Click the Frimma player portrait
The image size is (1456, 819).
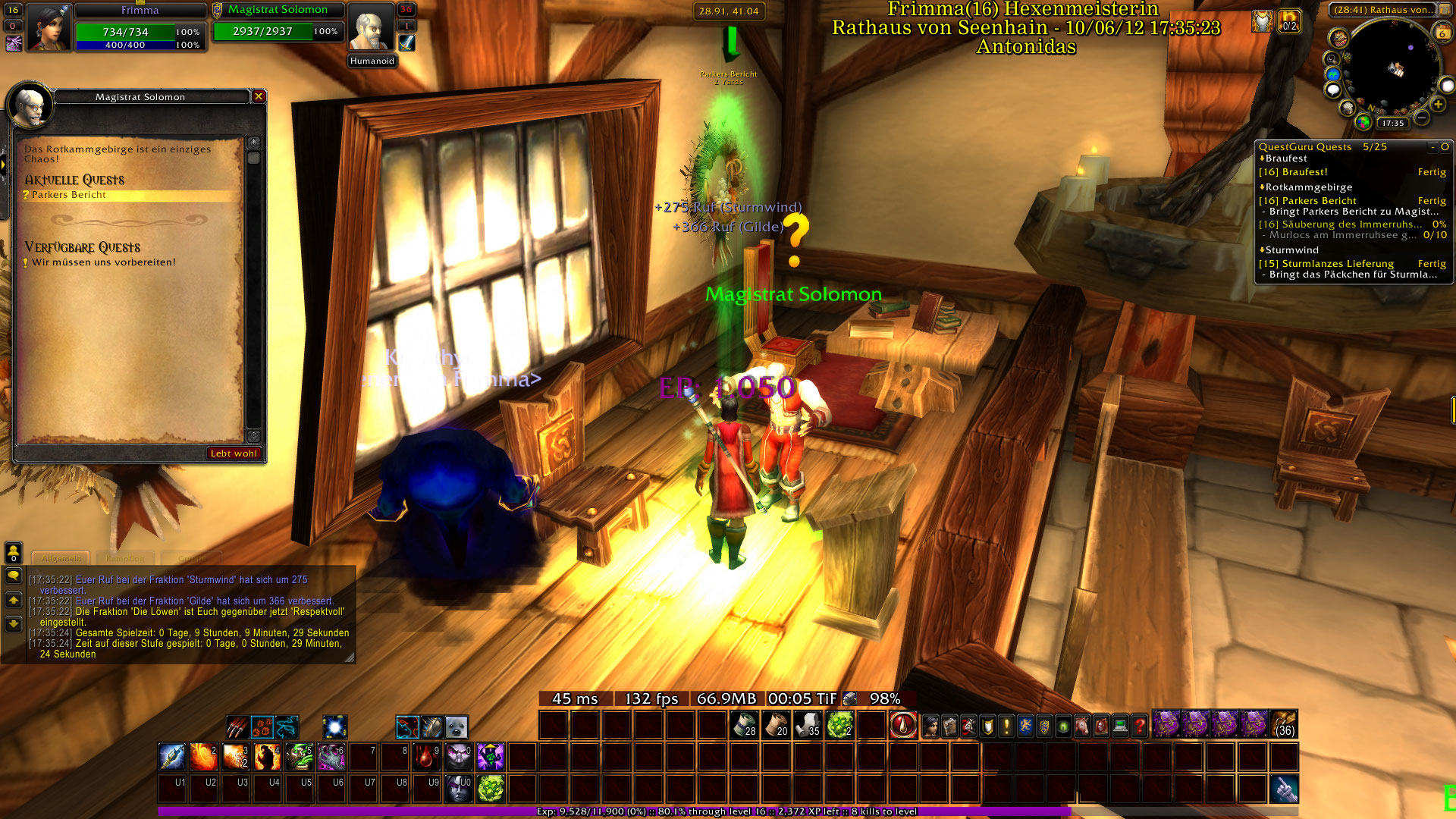pyautogui.click(x=49, y=27)
